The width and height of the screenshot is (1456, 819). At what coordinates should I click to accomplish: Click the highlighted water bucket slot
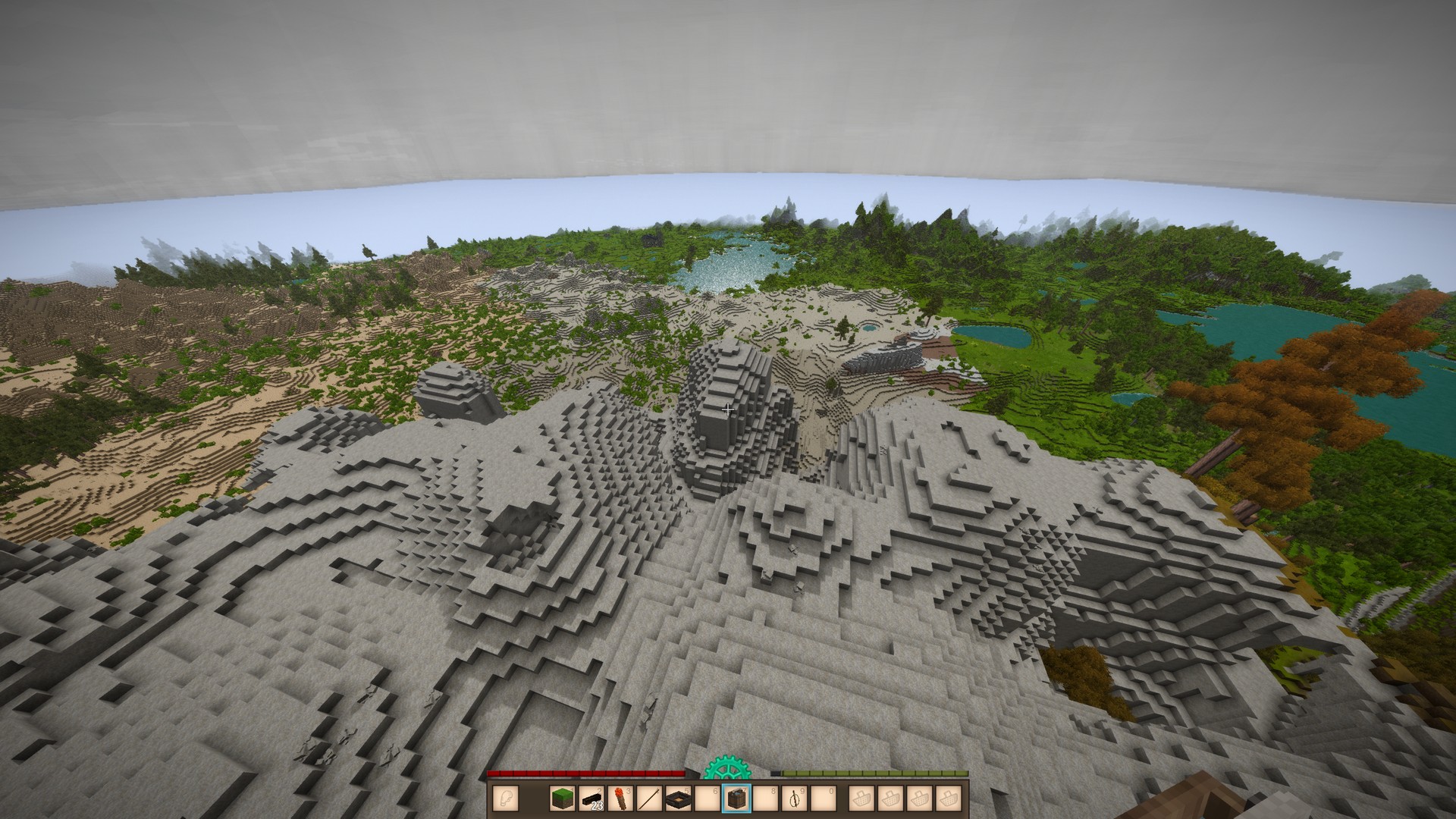pos(736,799)
